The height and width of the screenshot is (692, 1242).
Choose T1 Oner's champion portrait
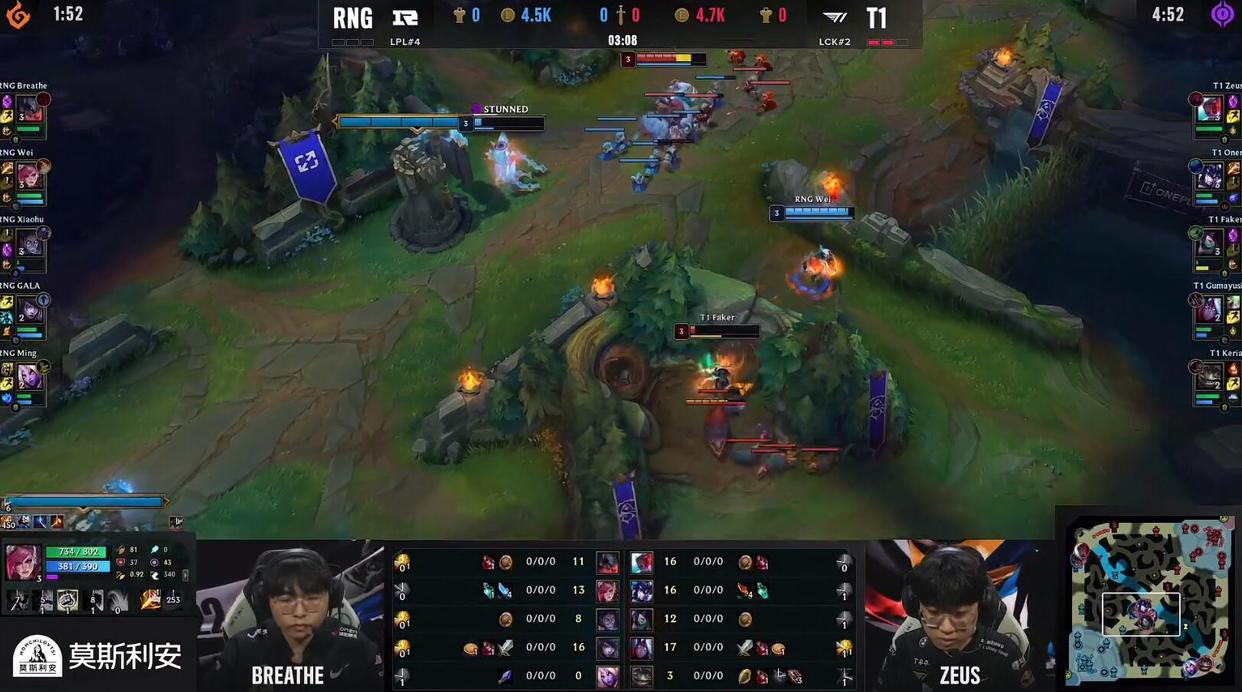pyautogui.click(x=1211, y=176)
